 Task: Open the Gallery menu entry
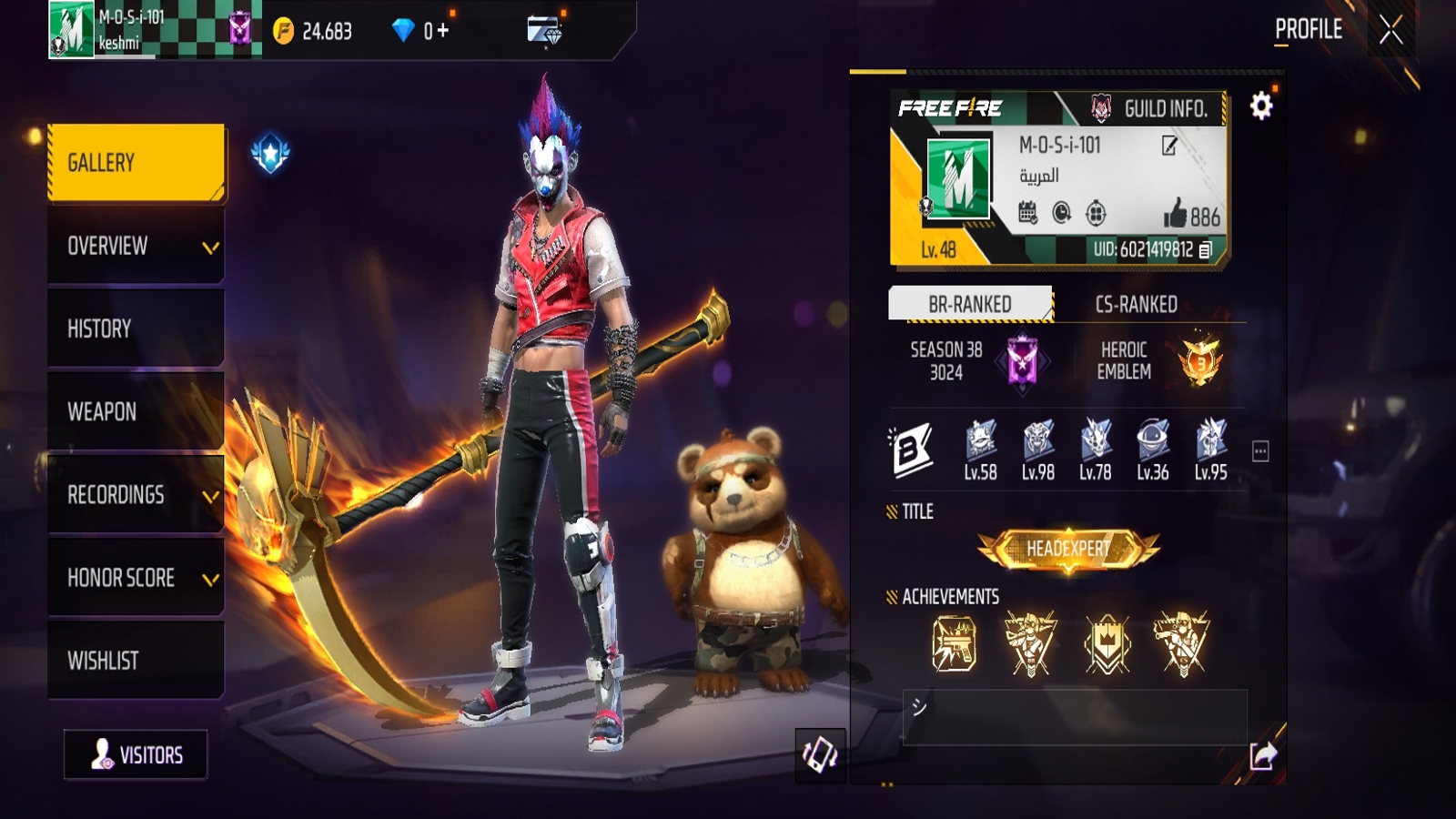tap(135, 163)
